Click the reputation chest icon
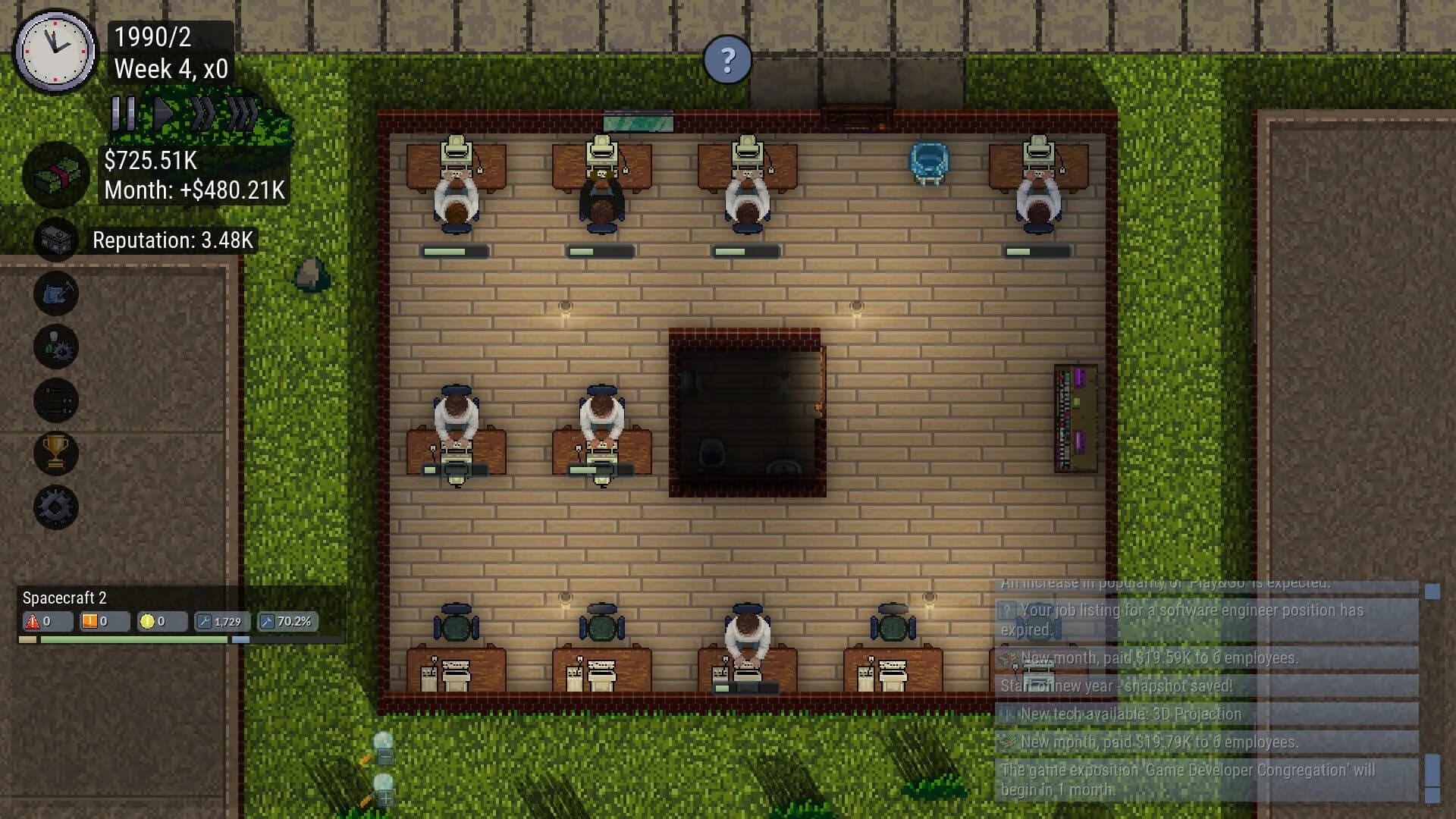 click(x=55, y=239)
